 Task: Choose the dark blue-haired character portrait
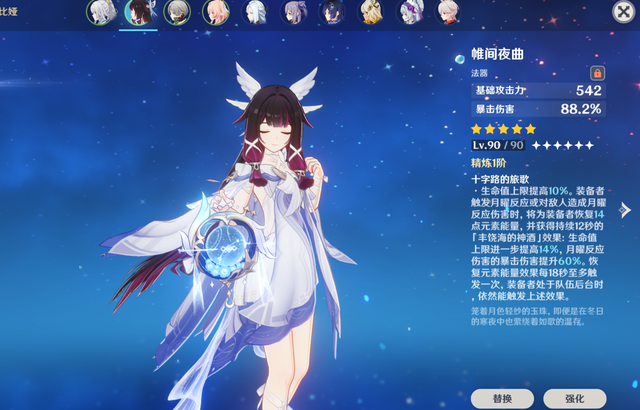331,12
